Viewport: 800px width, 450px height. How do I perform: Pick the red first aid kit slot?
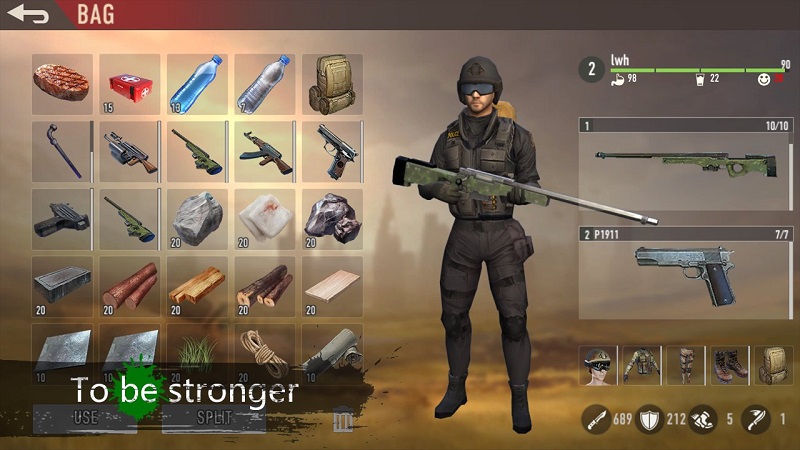(129, 83)
